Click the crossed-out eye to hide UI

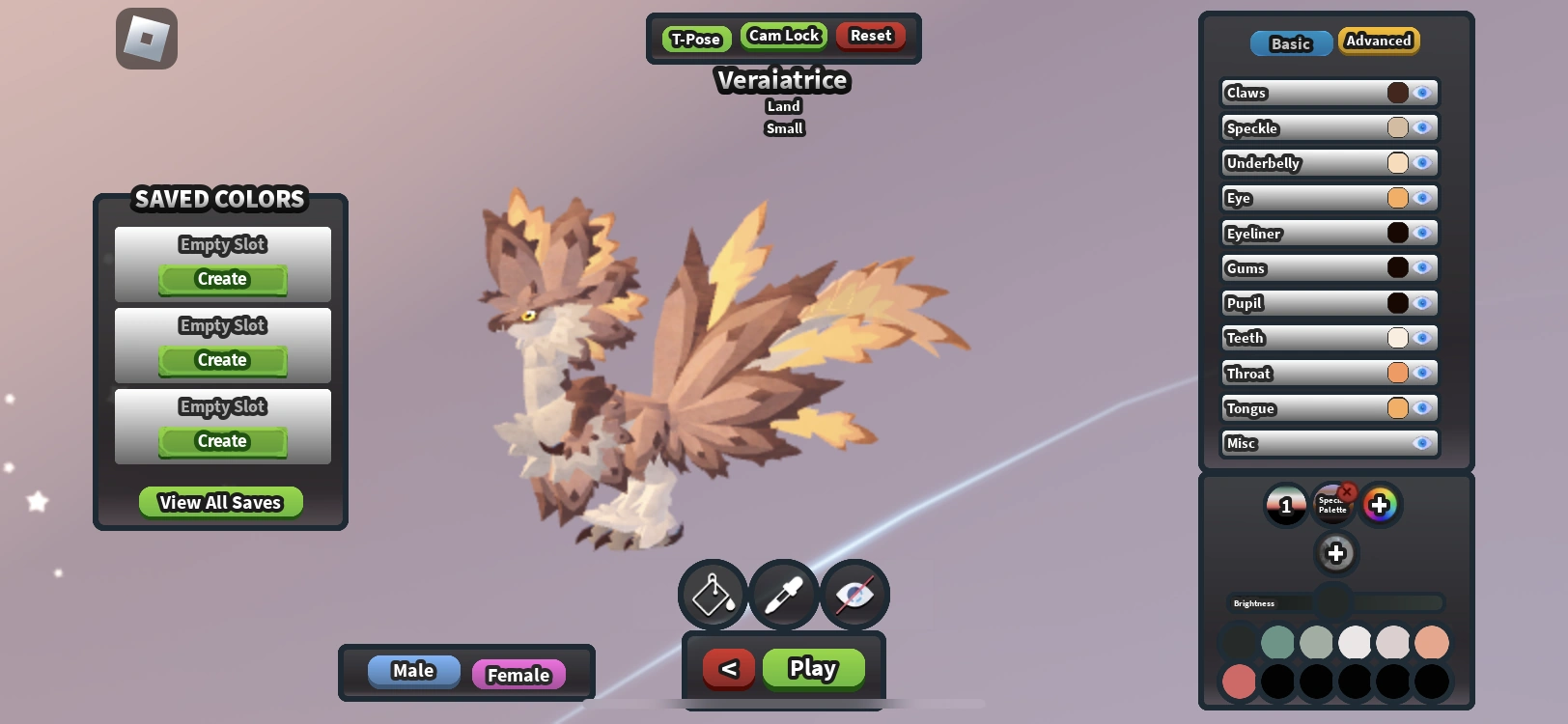(x=854, y=595)
